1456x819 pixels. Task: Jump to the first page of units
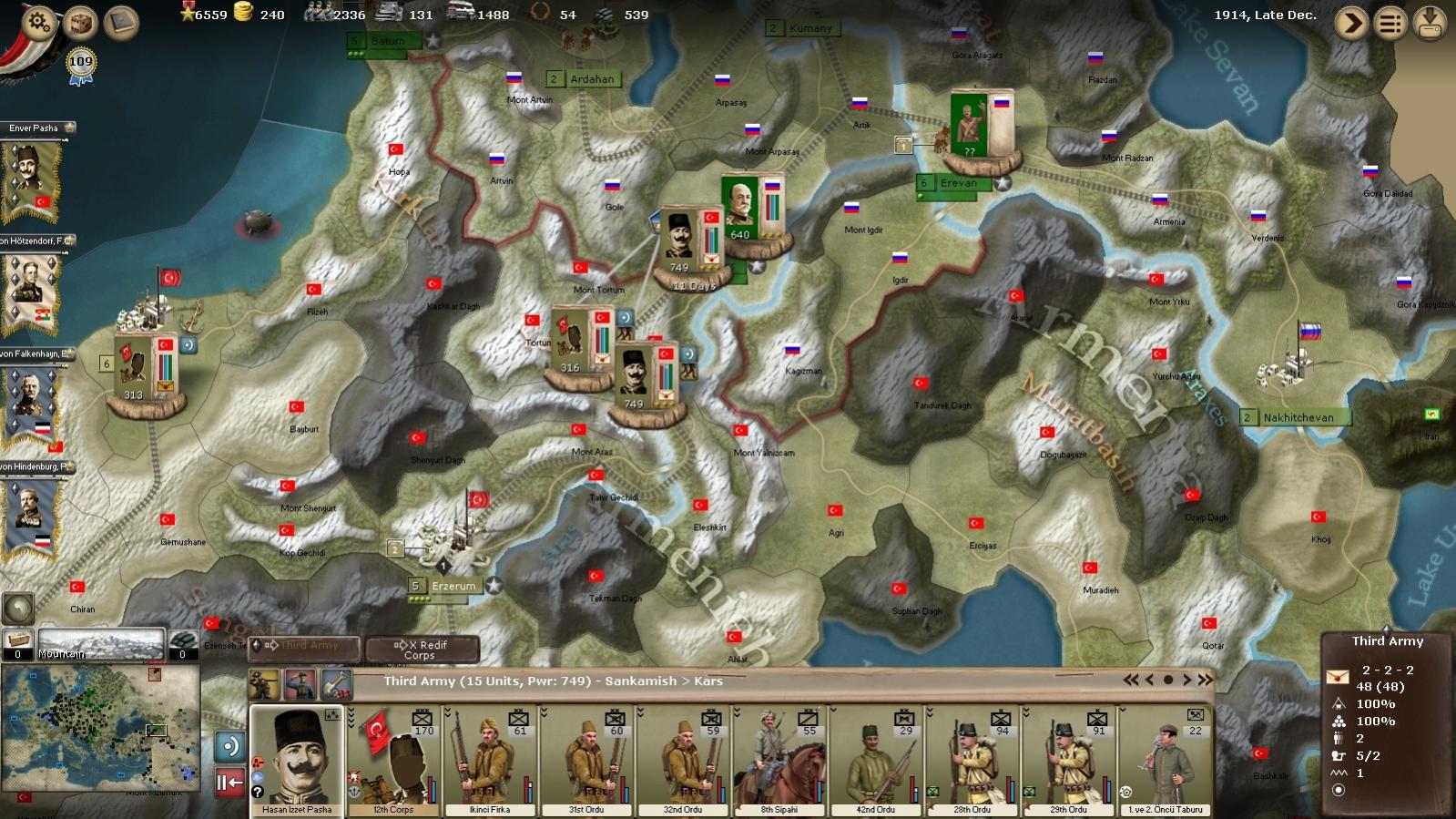(1131, 680)
